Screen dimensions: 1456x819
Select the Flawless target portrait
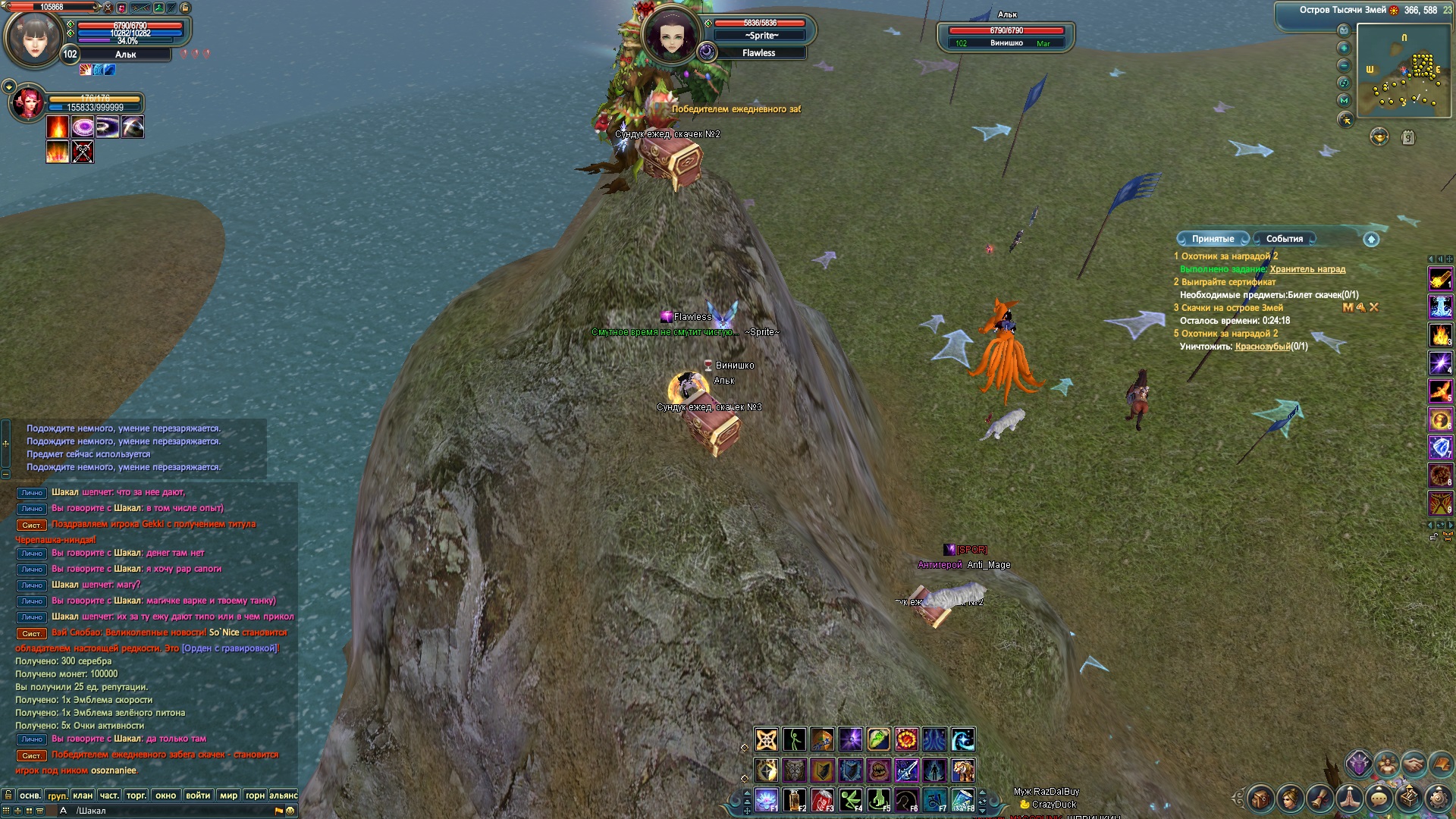coord(670,35)
